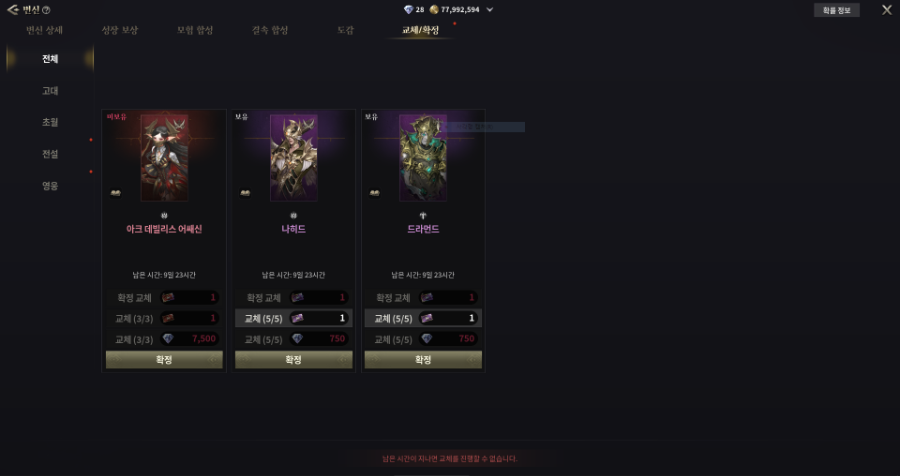This screenshot has width=900, height=476.
Task: Click 확정 under the 나히드 card
Action: (x=293, y=360)
